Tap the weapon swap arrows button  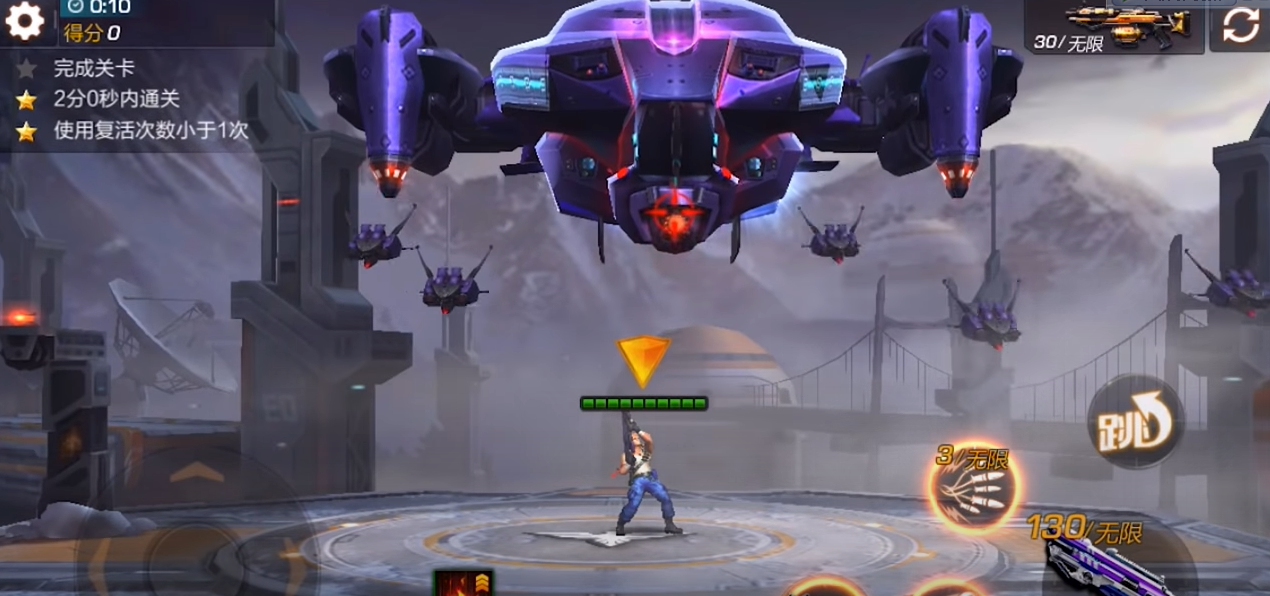click(1240, 25)
